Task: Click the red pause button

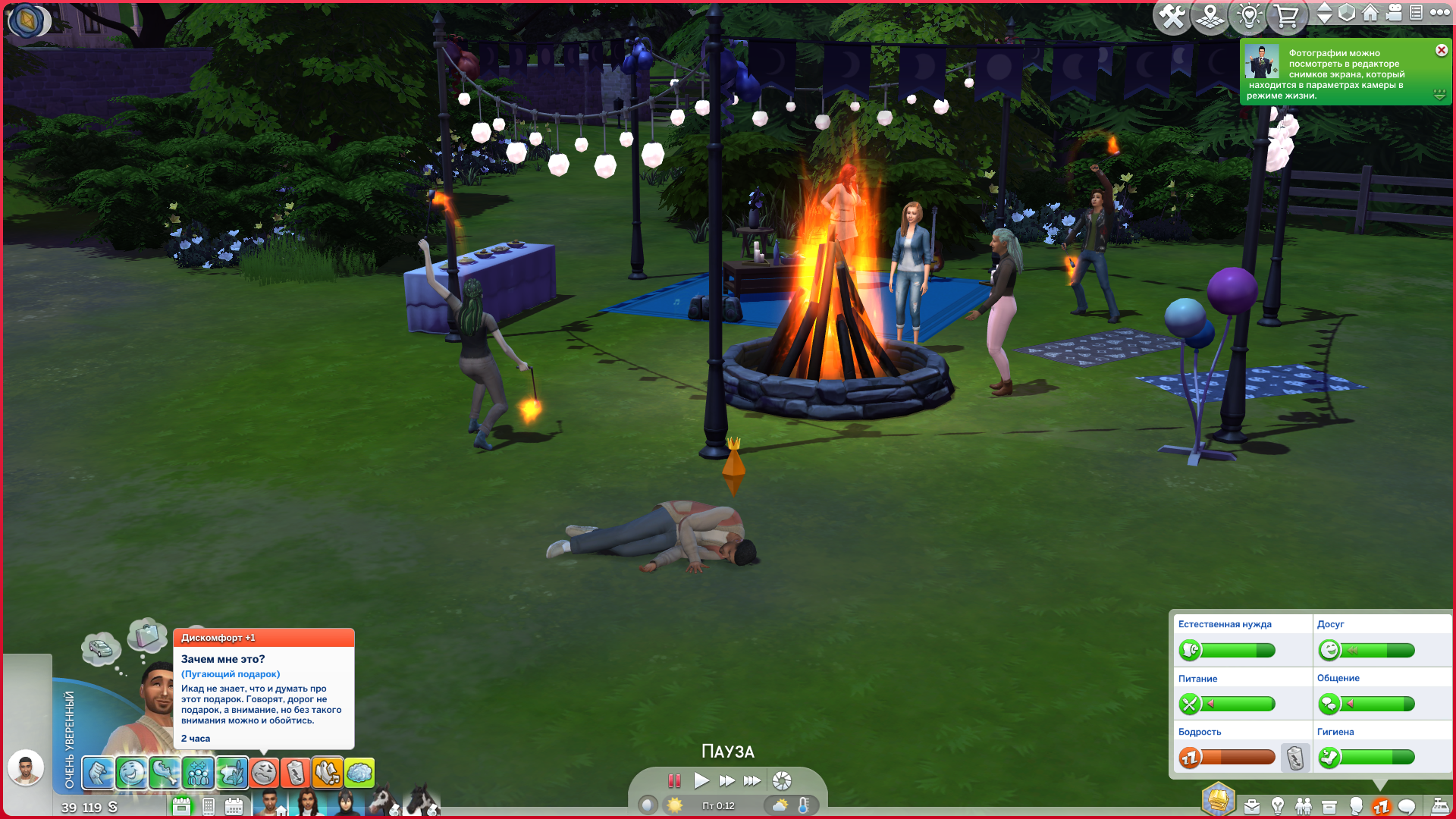Action: (674, 780)
